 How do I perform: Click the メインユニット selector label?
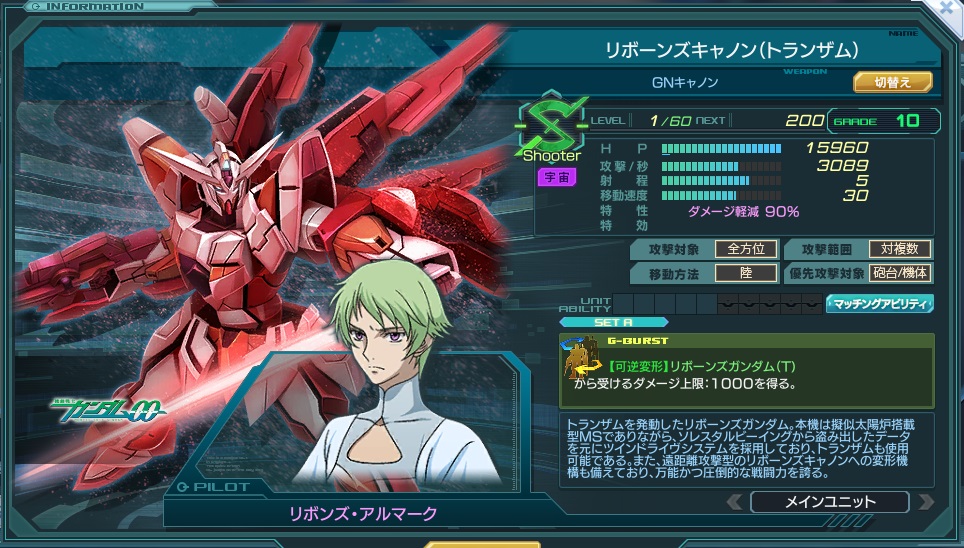coord(829,502)
